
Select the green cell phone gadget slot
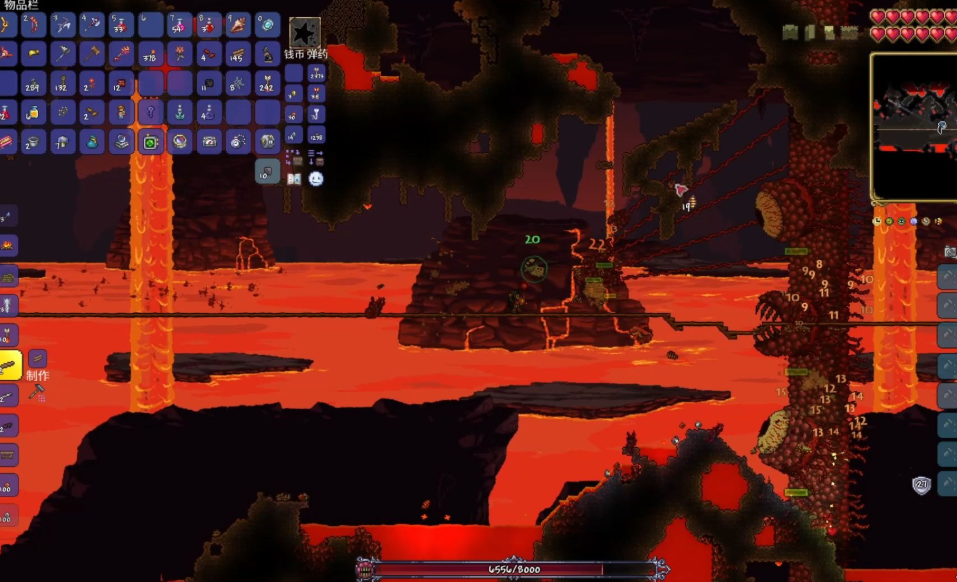click(x=150, y=142)
